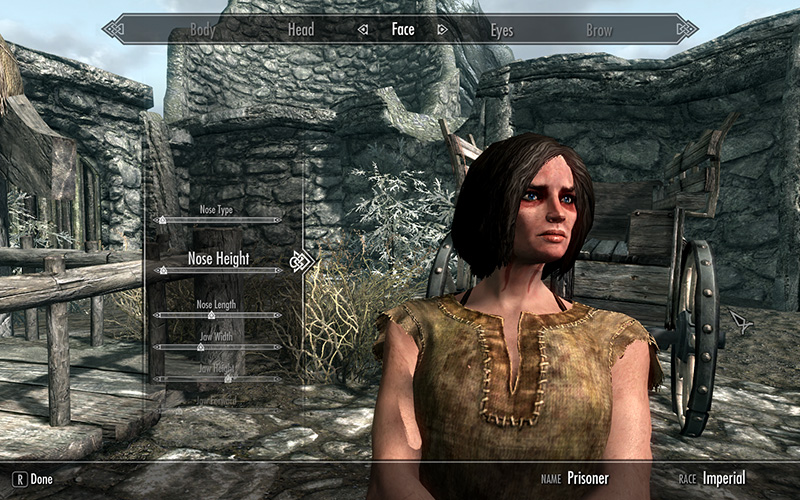Click the right arrow beside Face

pyautogui.click(x=441, y=30)
